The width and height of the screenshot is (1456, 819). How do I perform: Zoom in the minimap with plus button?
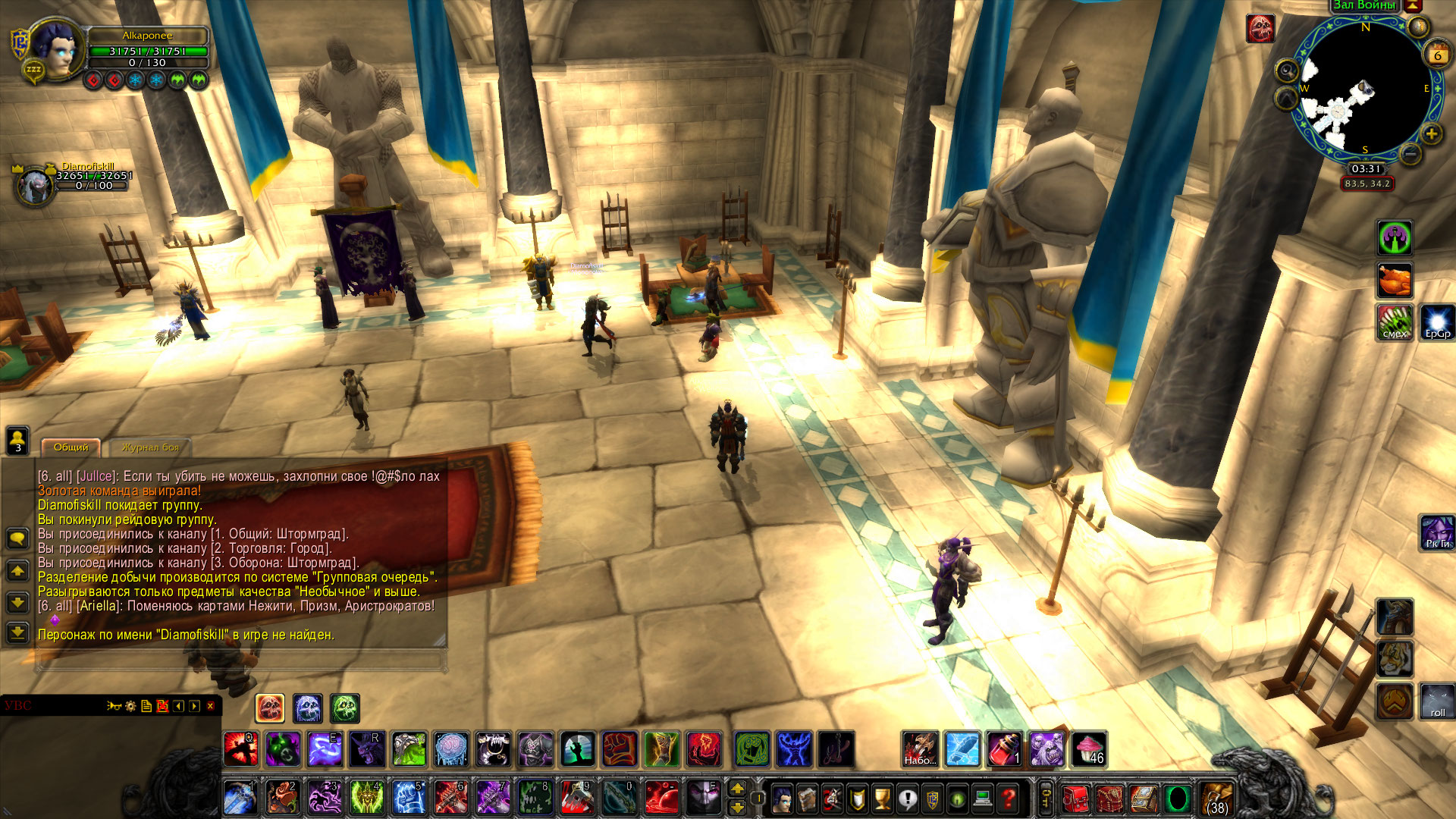(1431, 134)
